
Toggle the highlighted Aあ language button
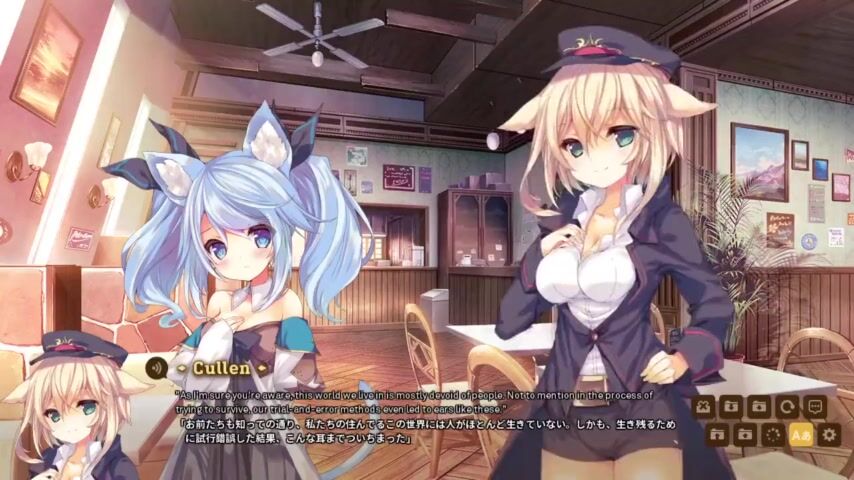point(800,435)
